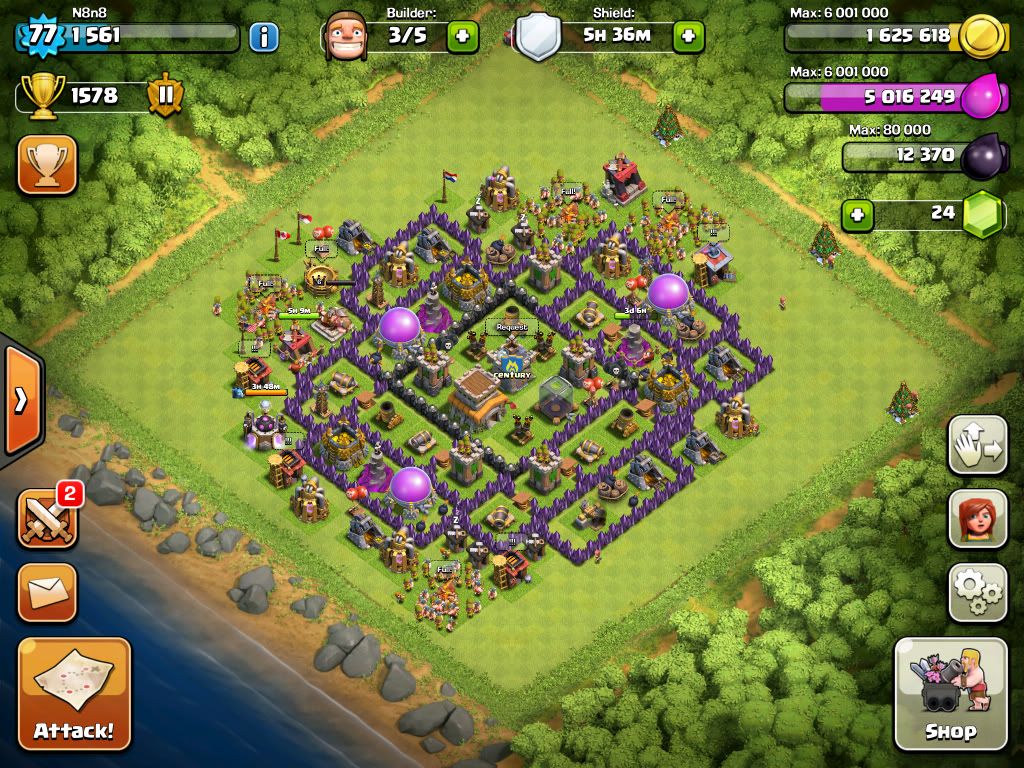Image resolution: width=1024 pixels, height=768 pixels.
Task: Add a builder with green plus
Action: pos(462,37)
